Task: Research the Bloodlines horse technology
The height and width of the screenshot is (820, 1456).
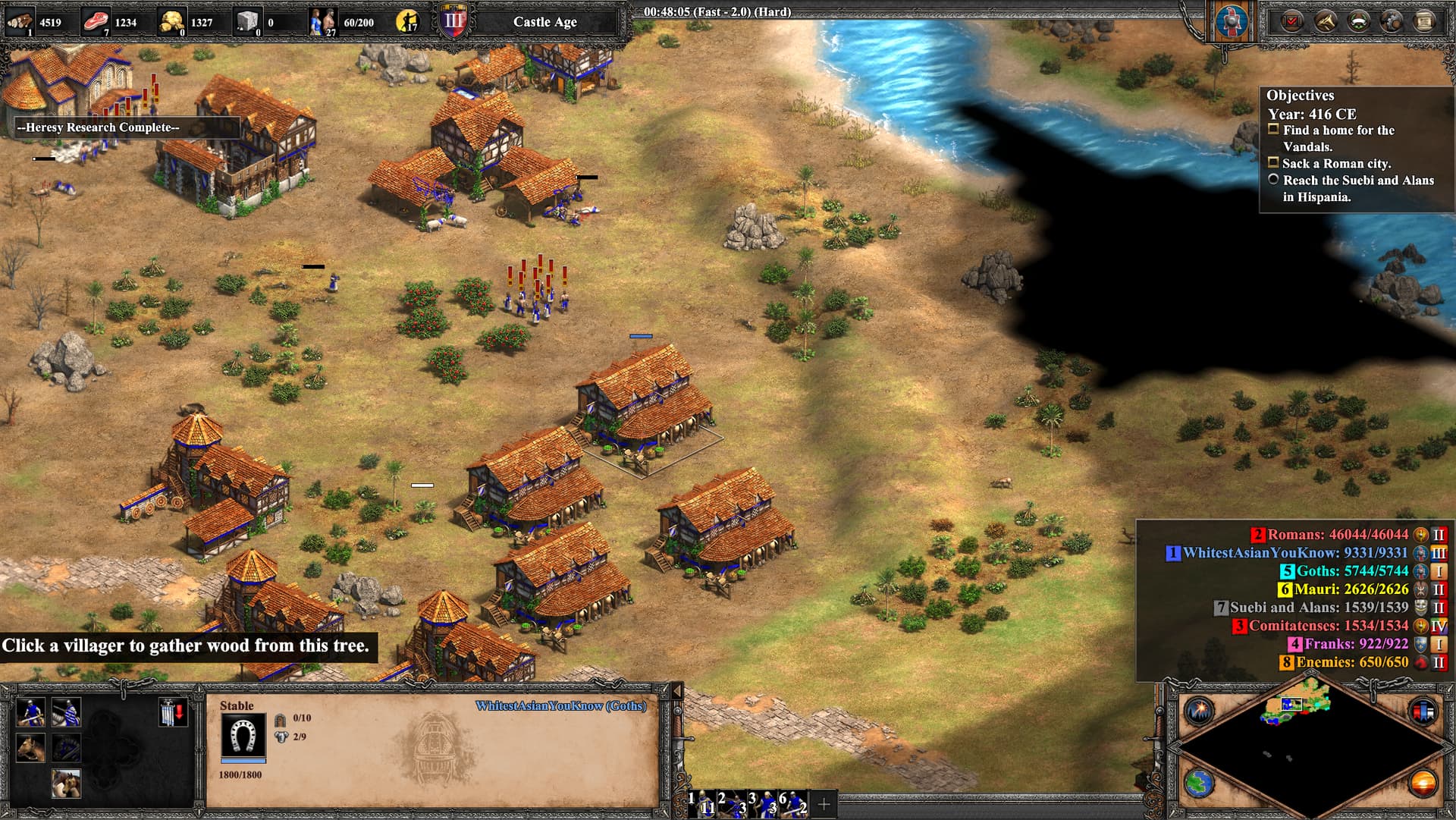Action: pos(30,748)
